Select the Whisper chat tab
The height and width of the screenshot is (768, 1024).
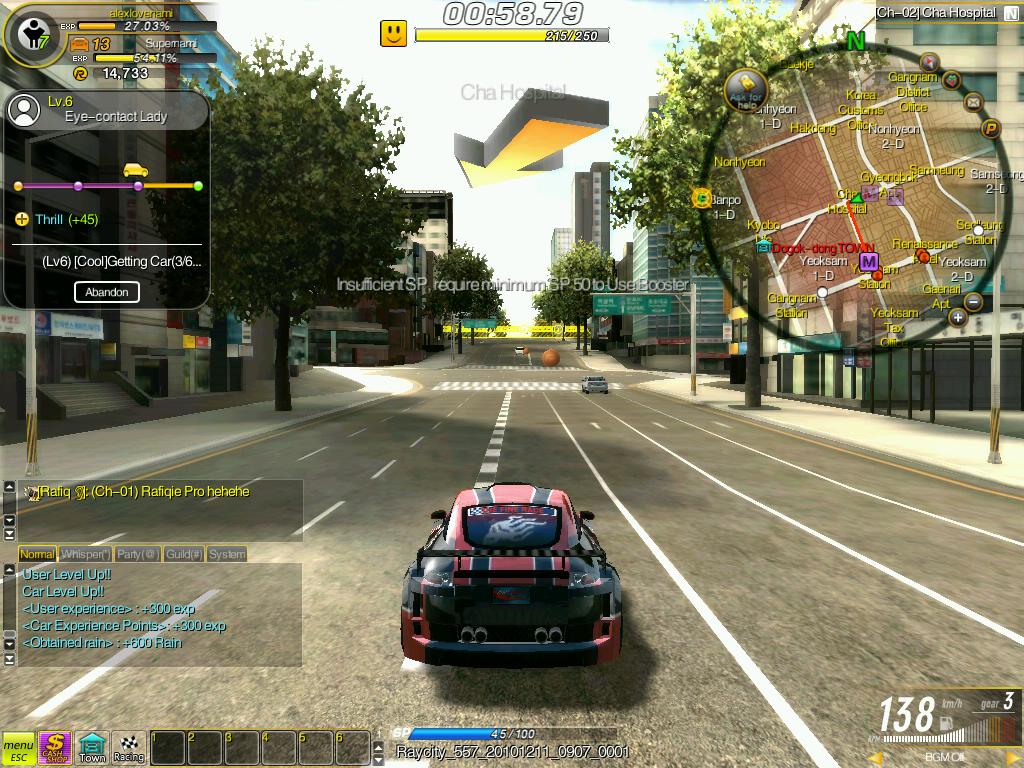85,554
